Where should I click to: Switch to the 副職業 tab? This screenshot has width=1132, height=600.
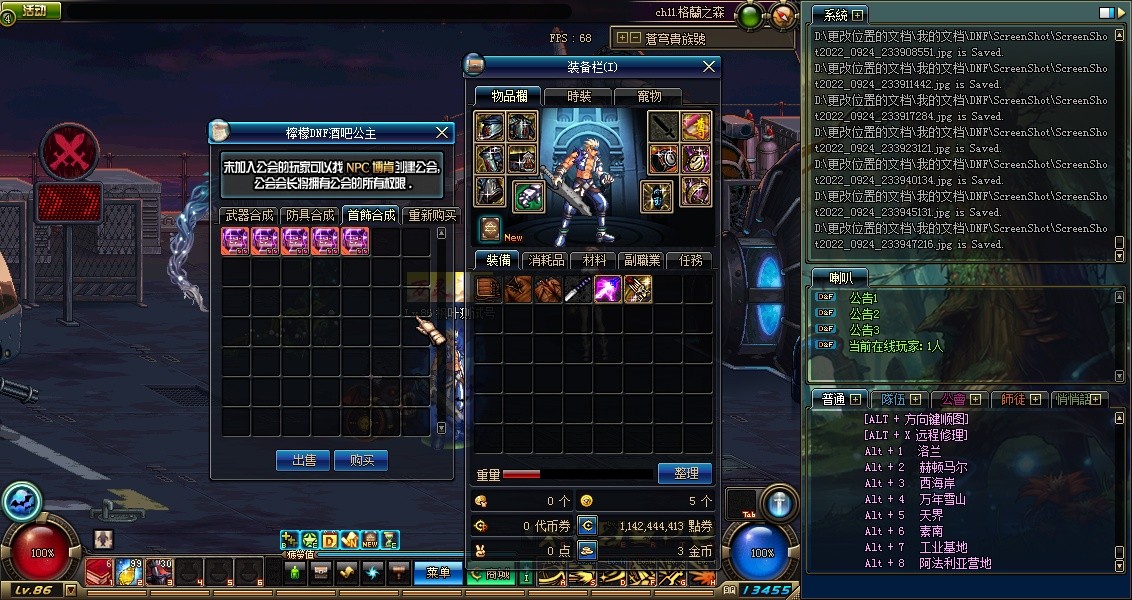click(642, 260)
